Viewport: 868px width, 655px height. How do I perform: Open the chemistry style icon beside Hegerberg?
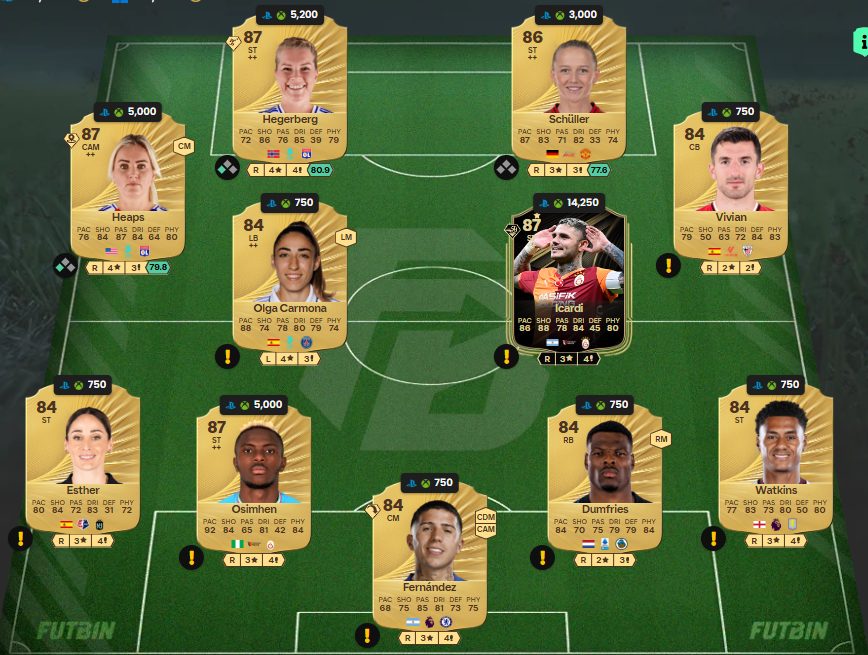point(228,167)
